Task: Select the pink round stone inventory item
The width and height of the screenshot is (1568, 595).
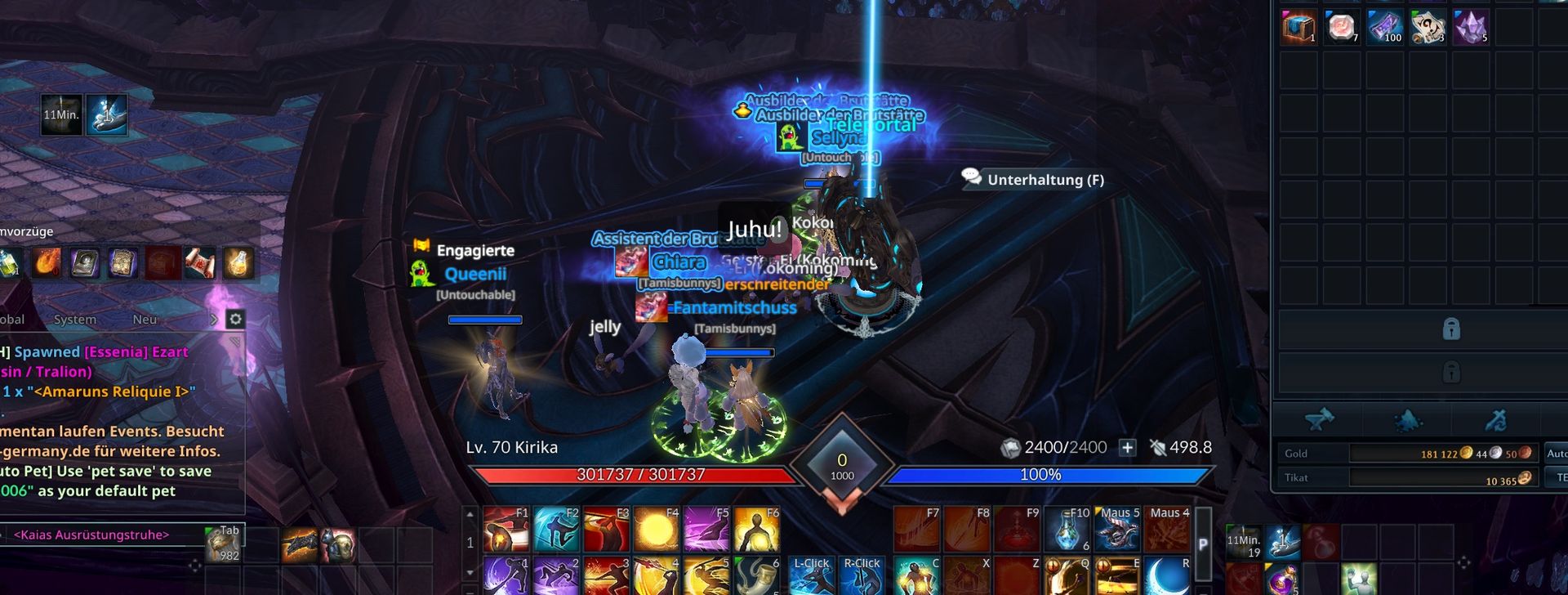Action: pos(1341,27)
